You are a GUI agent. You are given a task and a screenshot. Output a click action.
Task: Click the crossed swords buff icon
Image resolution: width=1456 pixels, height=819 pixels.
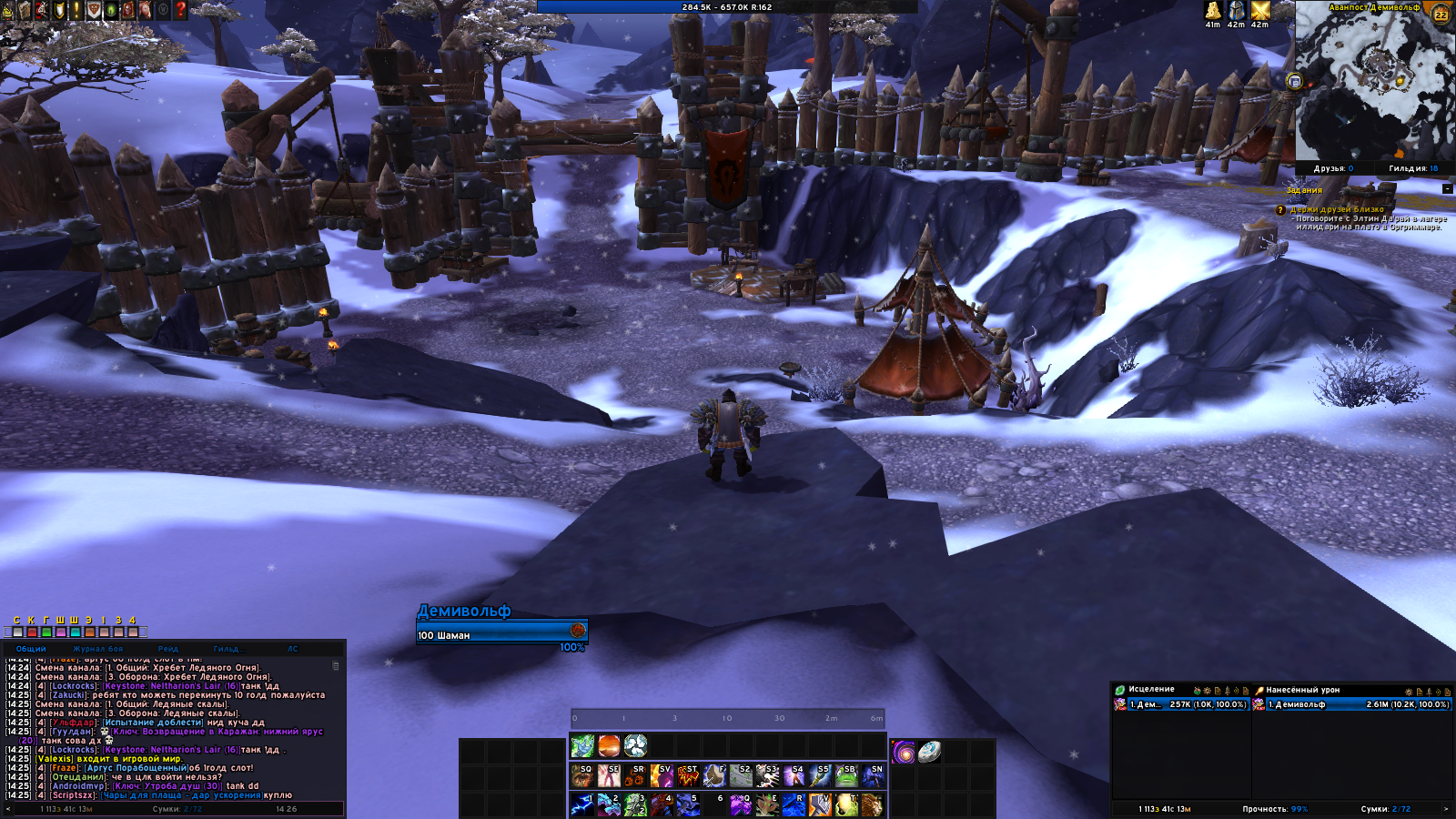1260,11
